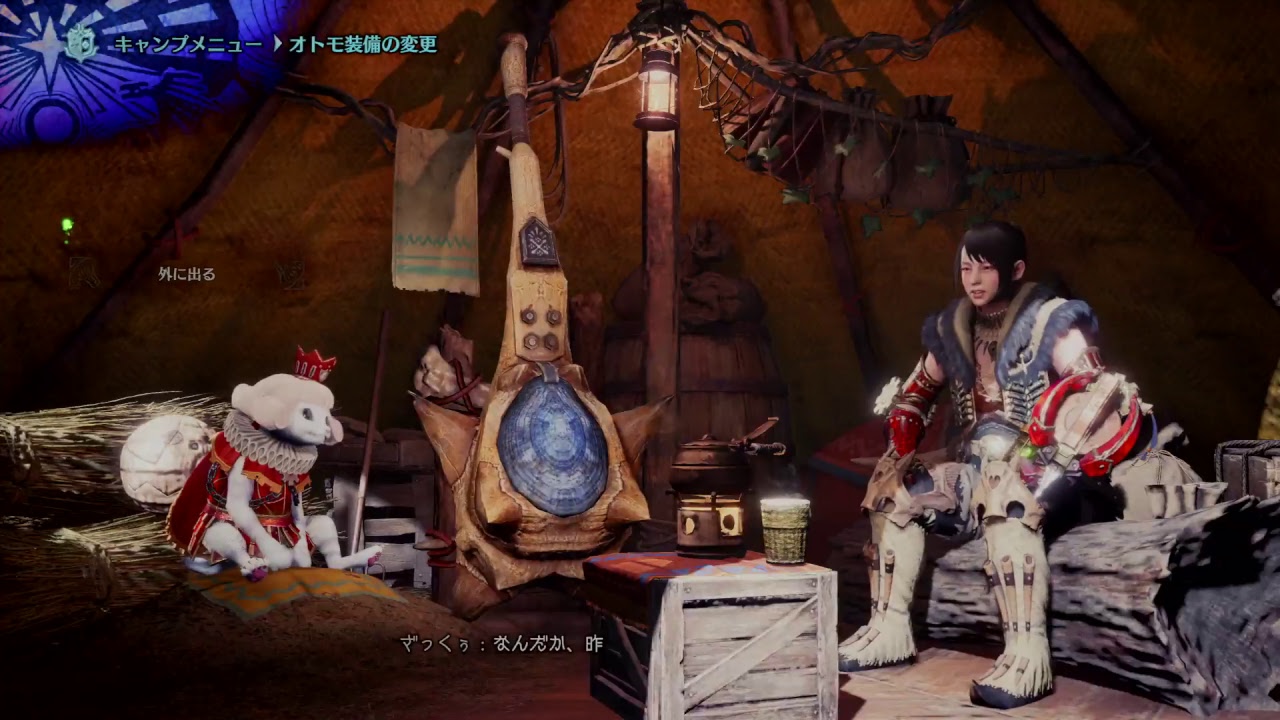The width and height of the screenshot is (1280, 720).
Task: Click the faded icon right of 外に出る
Action: click(290, 276)
